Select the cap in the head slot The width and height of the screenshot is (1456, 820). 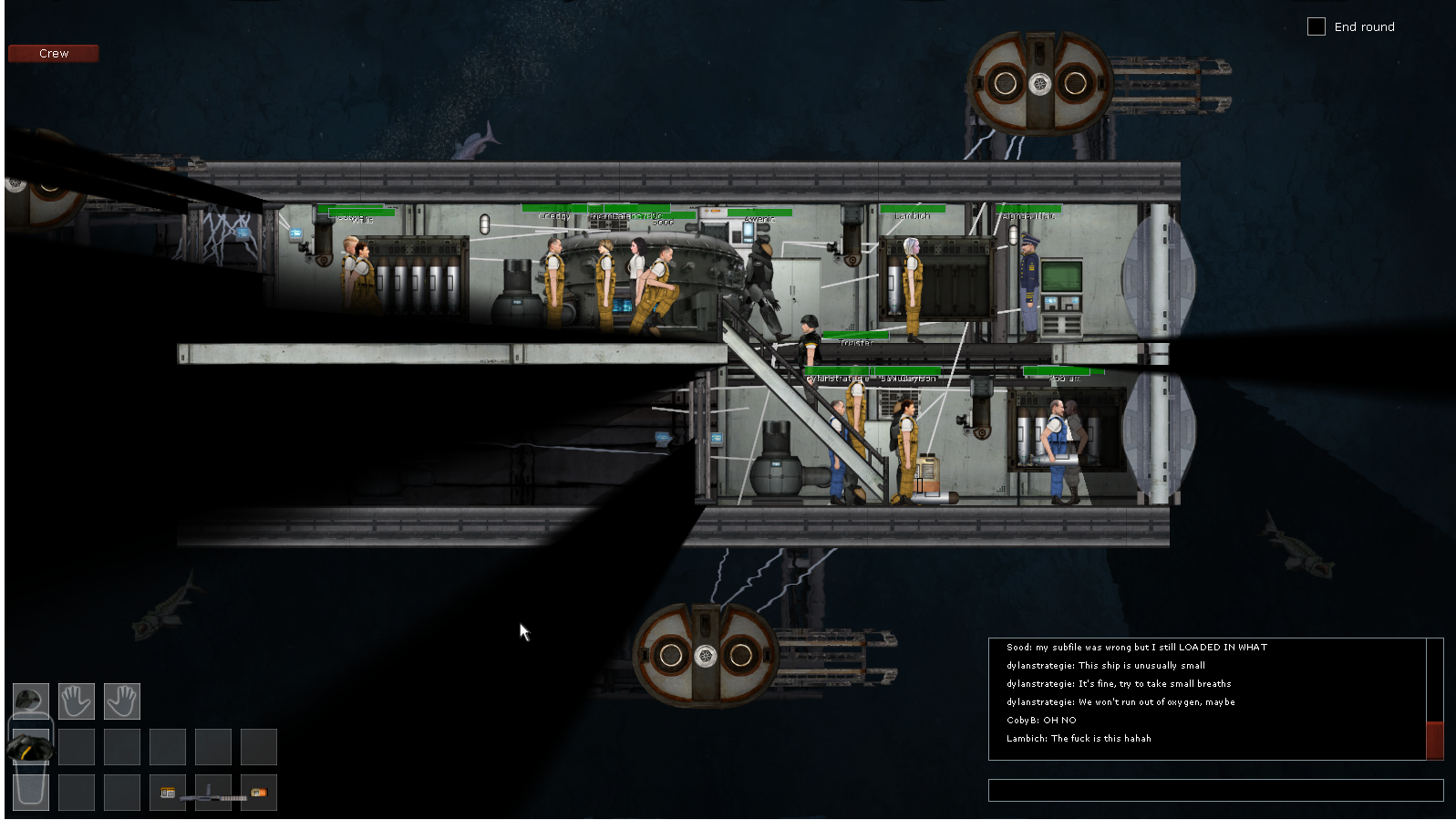[x=30, y=701]
